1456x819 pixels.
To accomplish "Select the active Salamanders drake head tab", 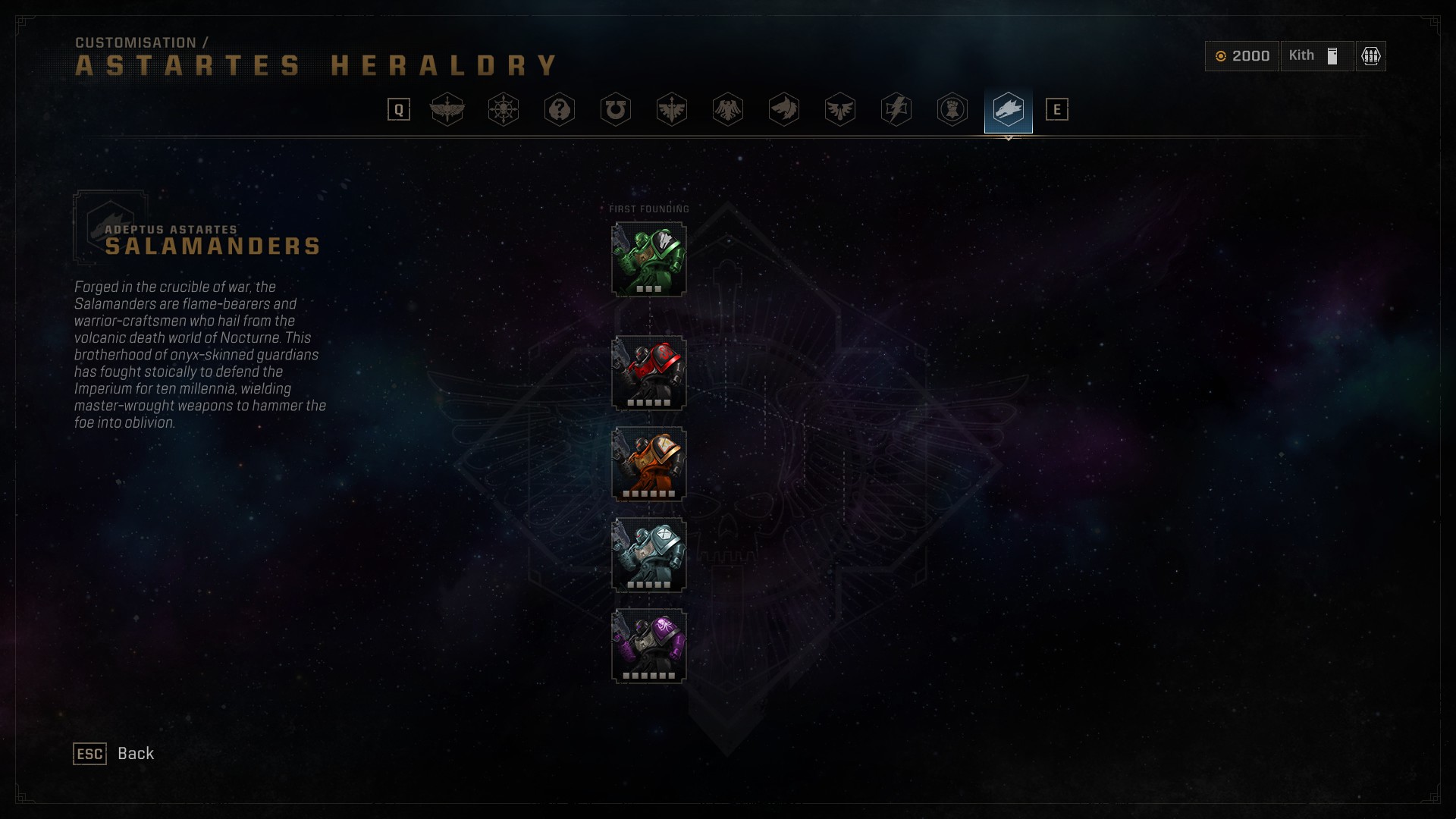I will 1009,110.
